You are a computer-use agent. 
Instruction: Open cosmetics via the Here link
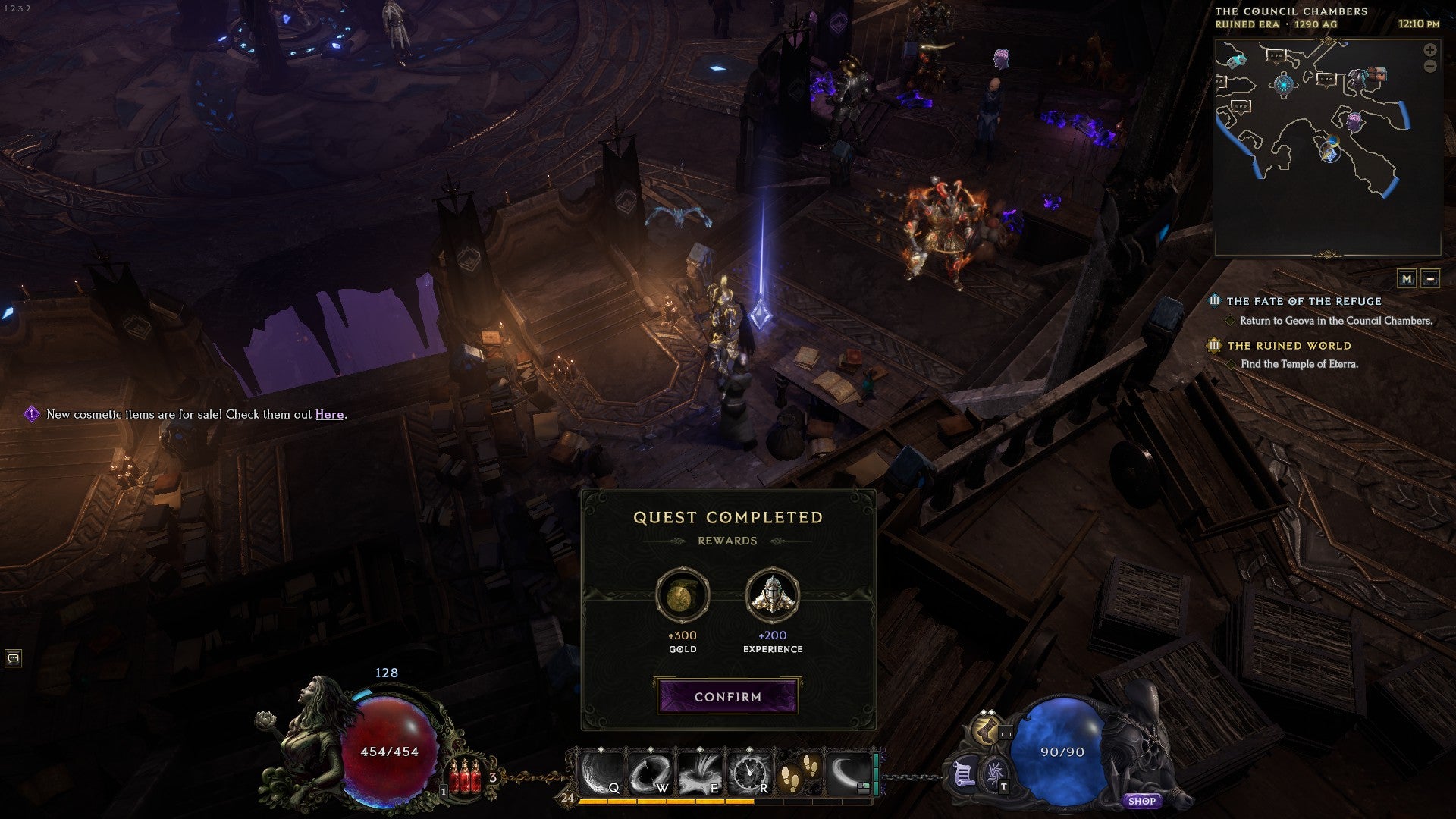coord(329,415)
